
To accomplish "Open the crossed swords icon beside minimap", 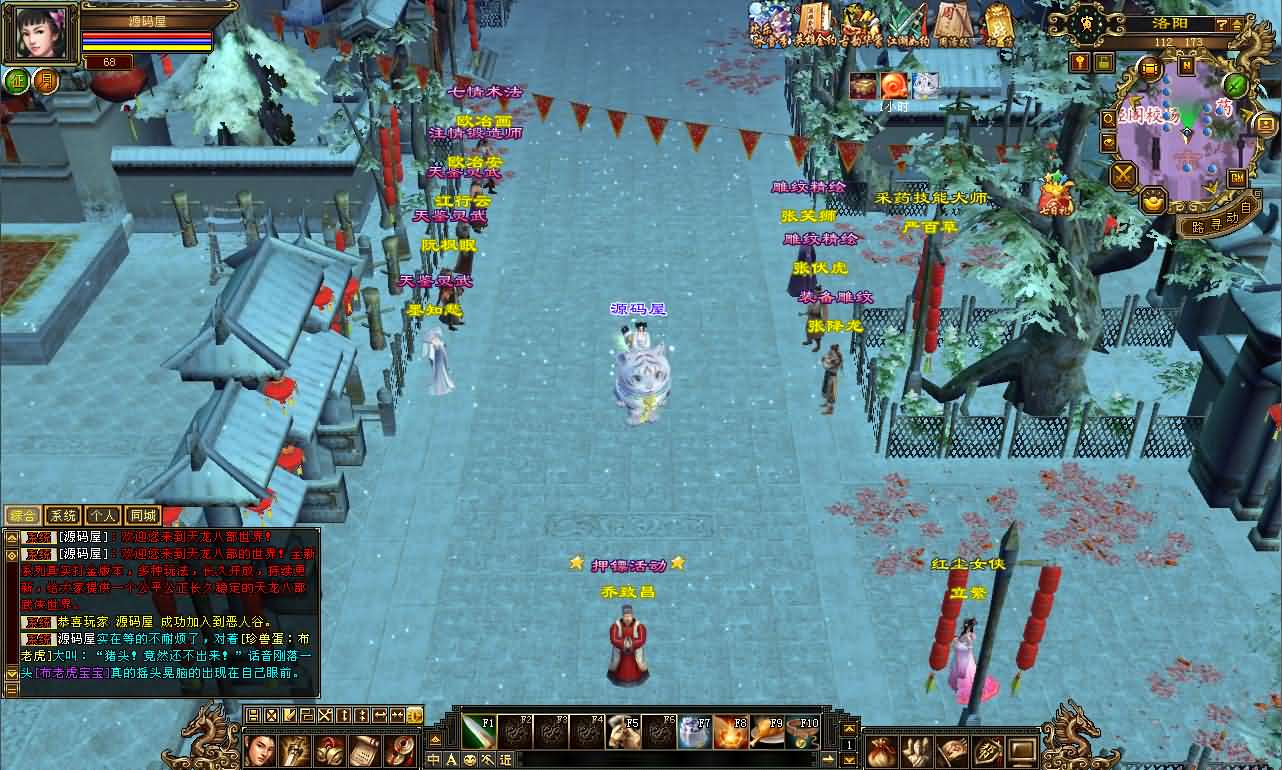I will (1124, 176).
